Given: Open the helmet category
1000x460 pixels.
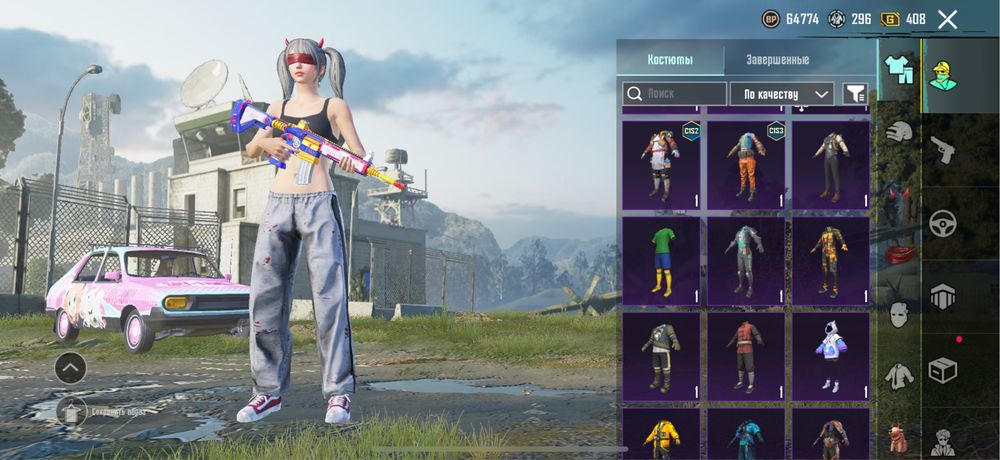Looking at the screenshot, I should [x=900, y=132].
